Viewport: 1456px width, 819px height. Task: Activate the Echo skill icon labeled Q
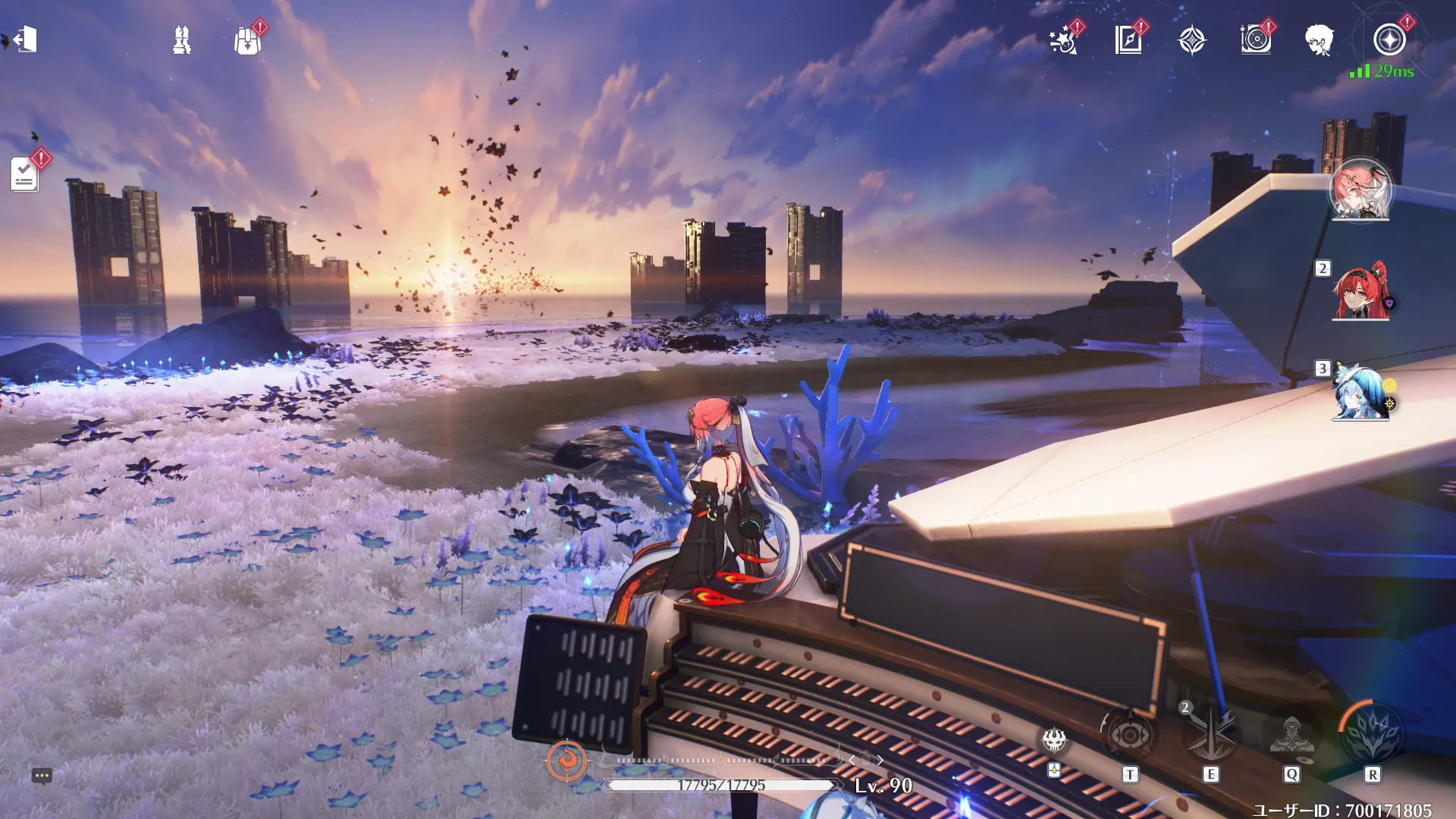(1291, 735)
